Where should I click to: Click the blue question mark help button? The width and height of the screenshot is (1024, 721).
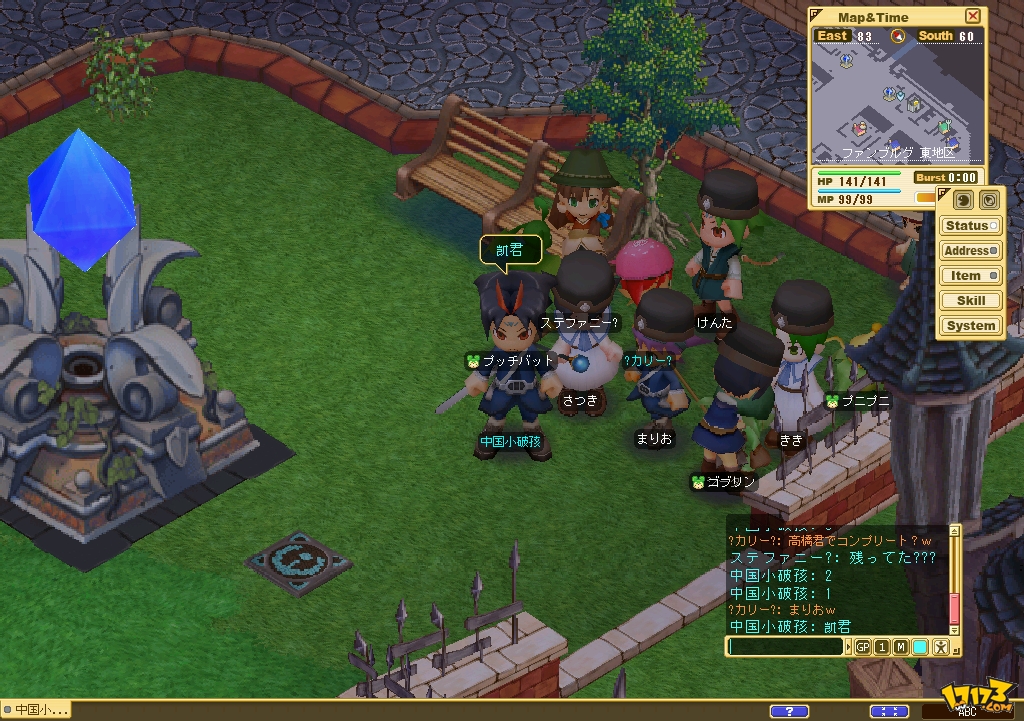[x=789, y=711]
